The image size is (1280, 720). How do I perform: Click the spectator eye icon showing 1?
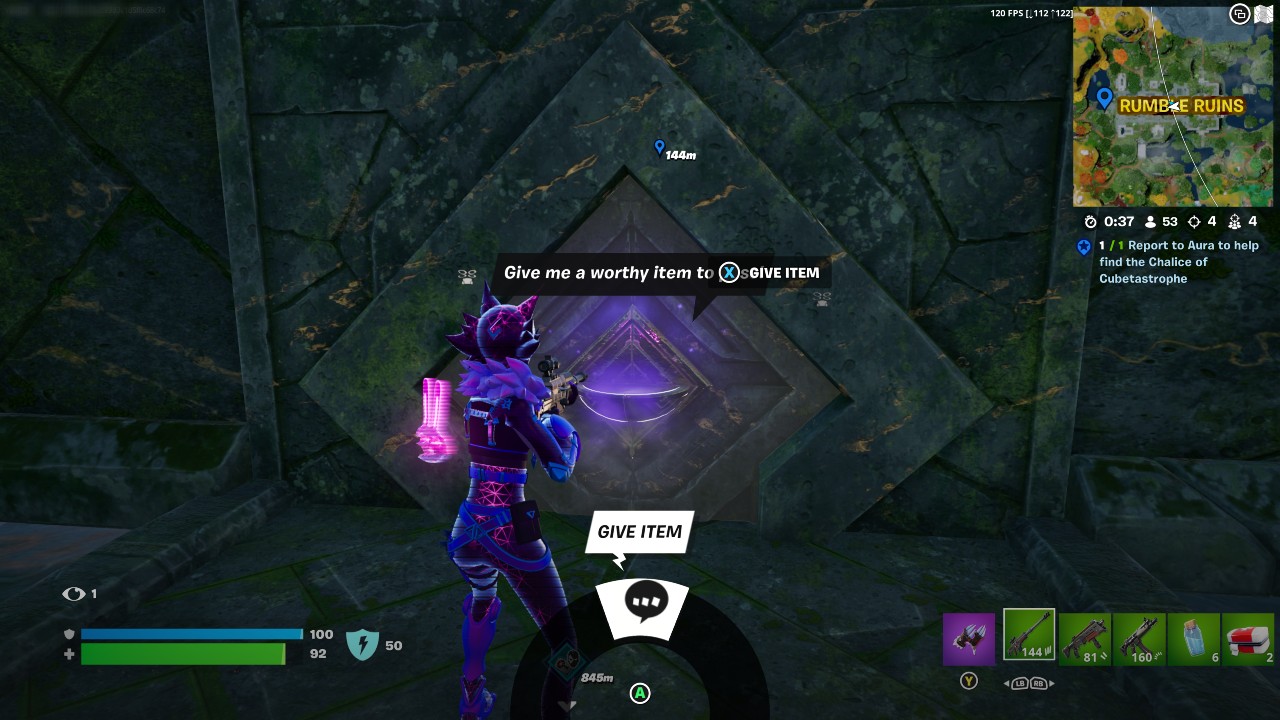point(75,593)
